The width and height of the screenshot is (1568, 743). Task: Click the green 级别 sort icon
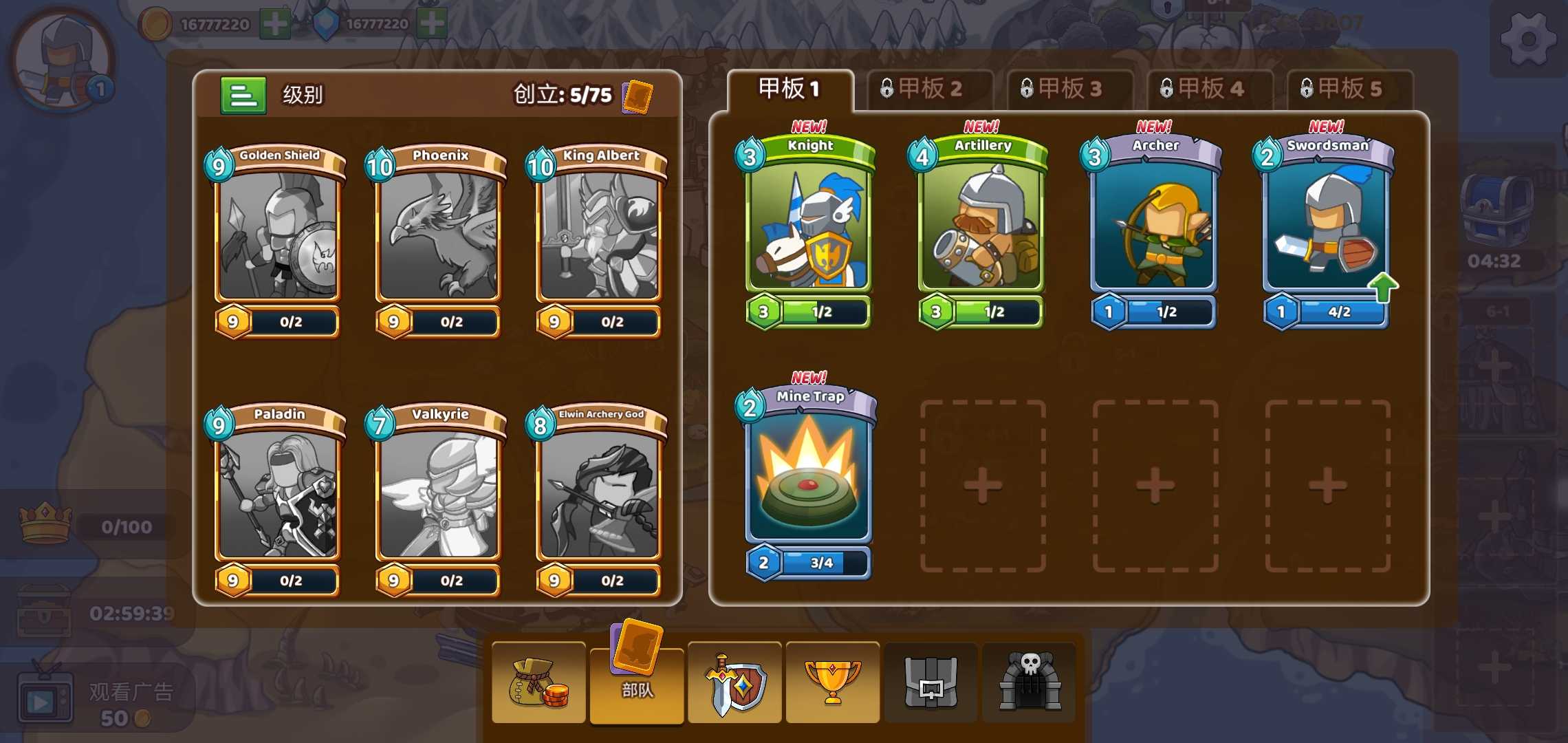tap(244, 96)
